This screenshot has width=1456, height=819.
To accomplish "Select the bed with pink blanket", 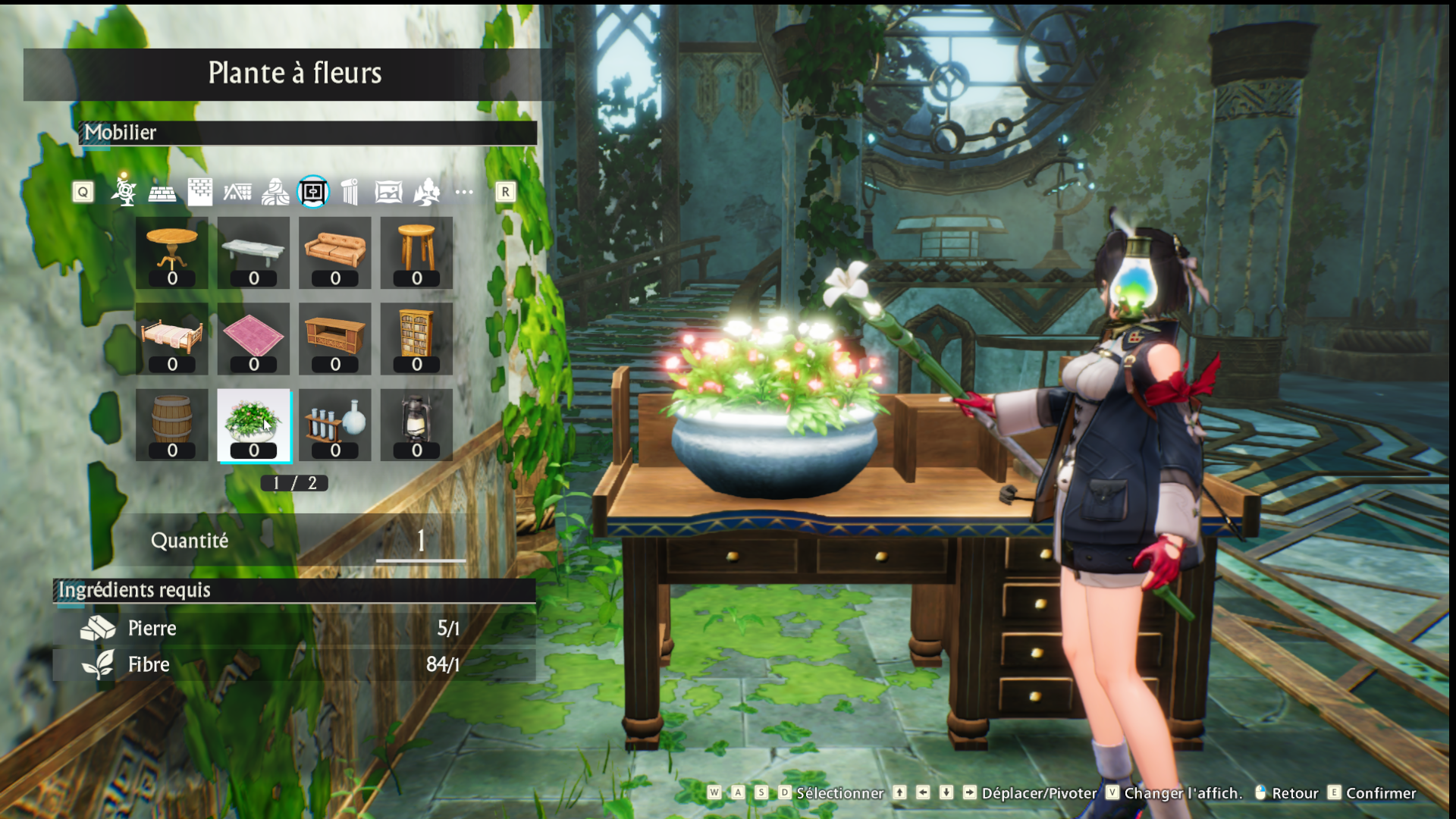I will pos(172,338).
